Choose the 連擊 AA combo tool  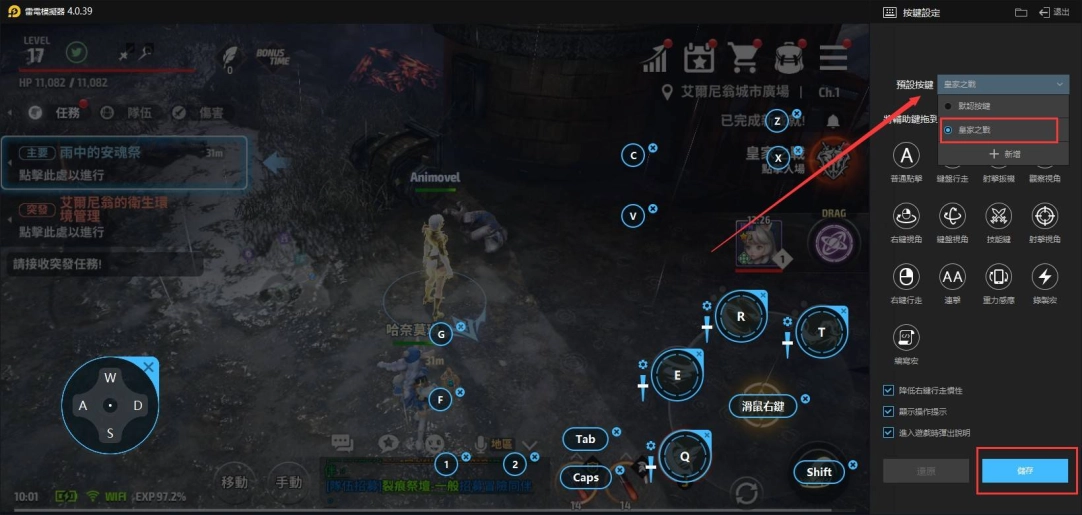tap(952, 276)
